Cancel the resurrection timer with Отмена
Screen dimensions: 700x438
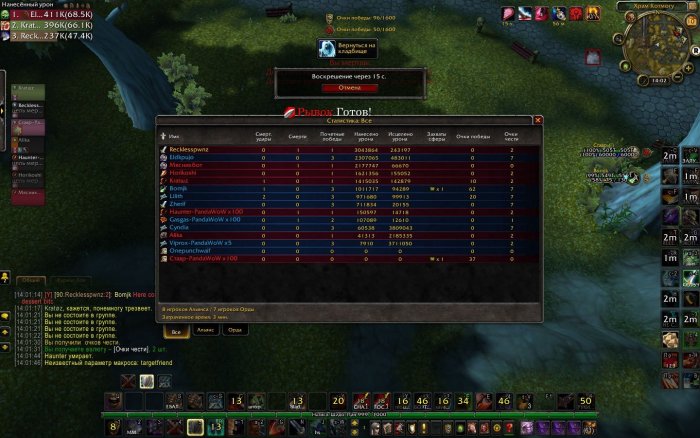(349, 87)
